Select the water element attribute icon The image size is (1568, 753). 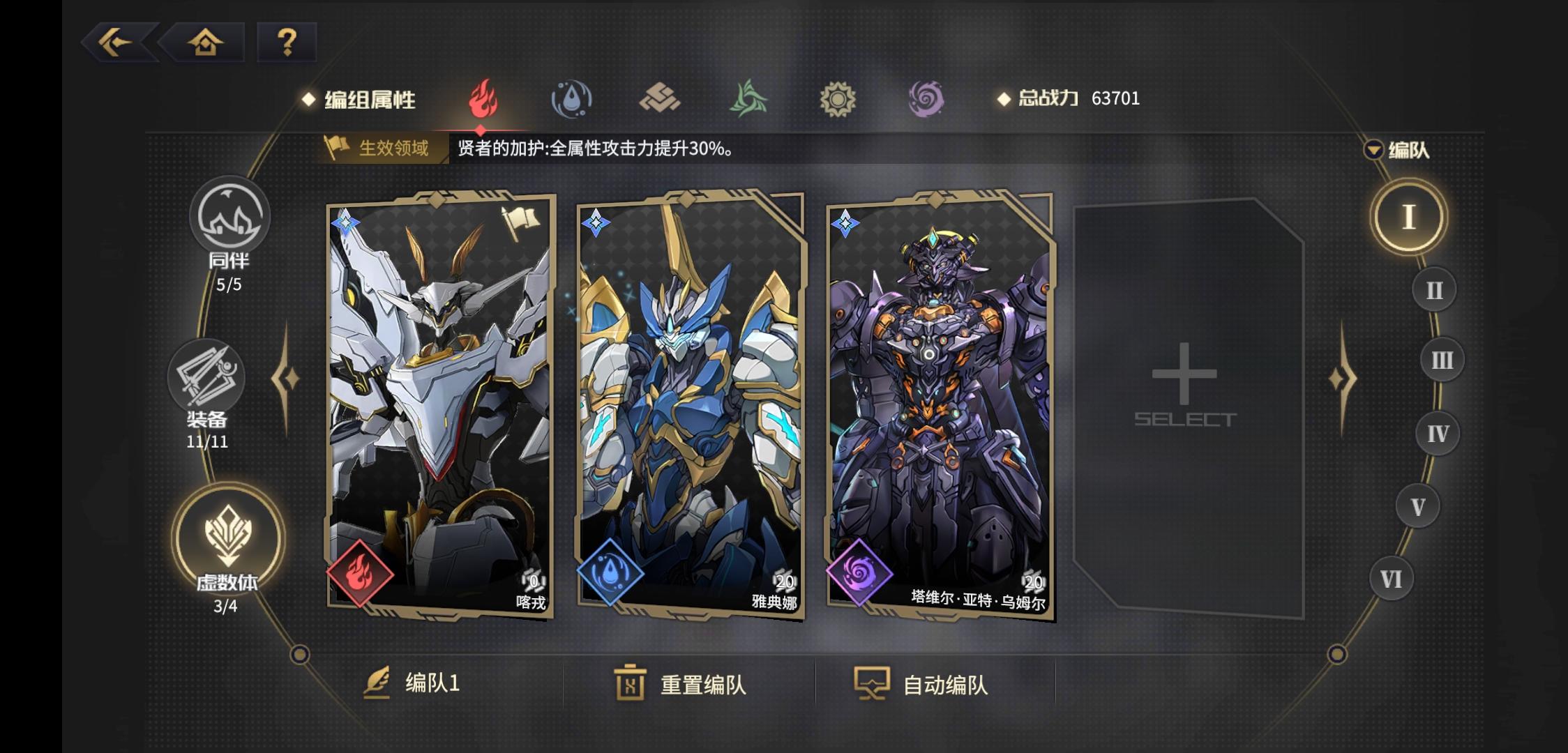tap(571, 100)
